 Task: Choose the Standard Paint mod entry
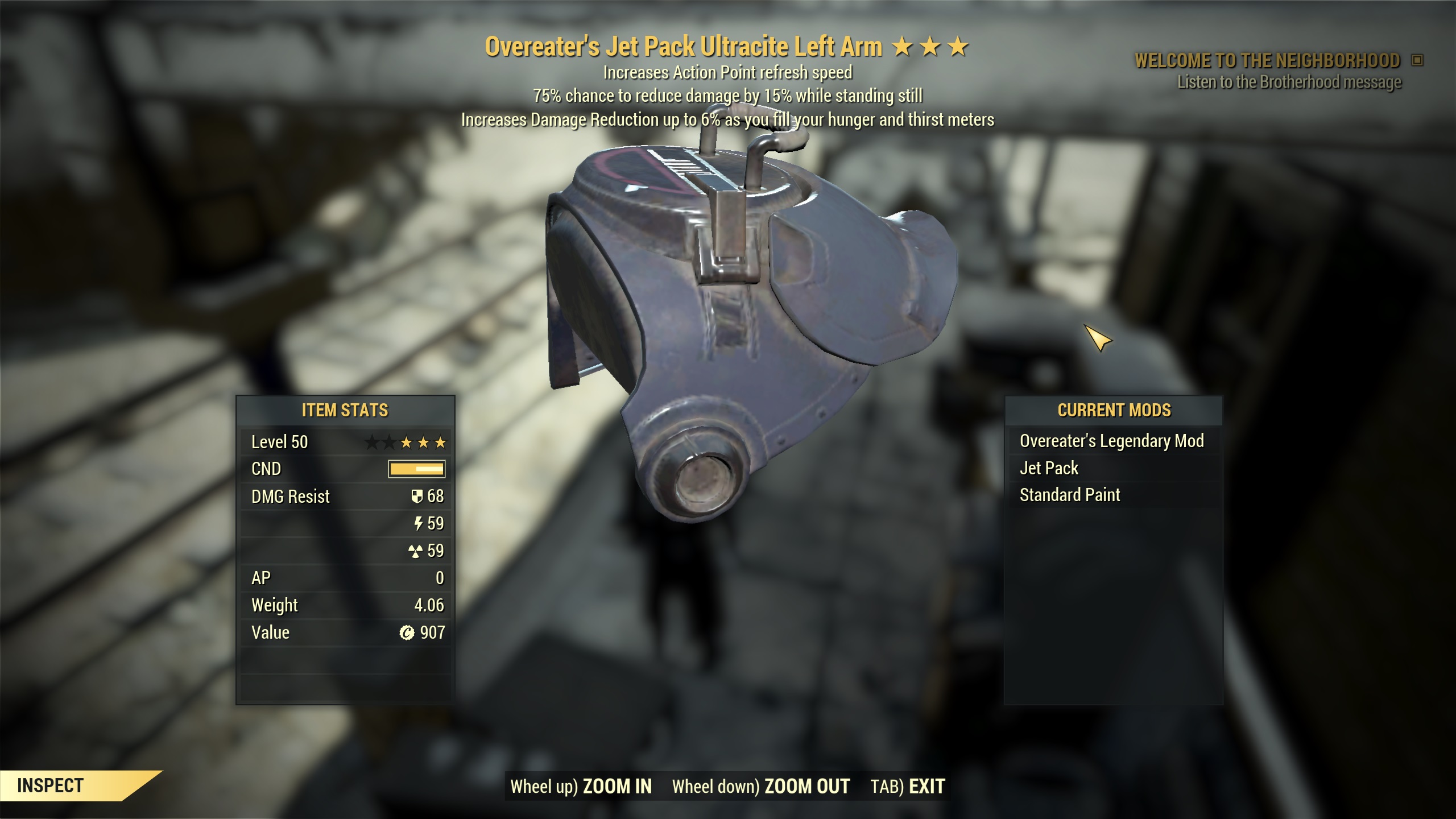[1069, 495]
